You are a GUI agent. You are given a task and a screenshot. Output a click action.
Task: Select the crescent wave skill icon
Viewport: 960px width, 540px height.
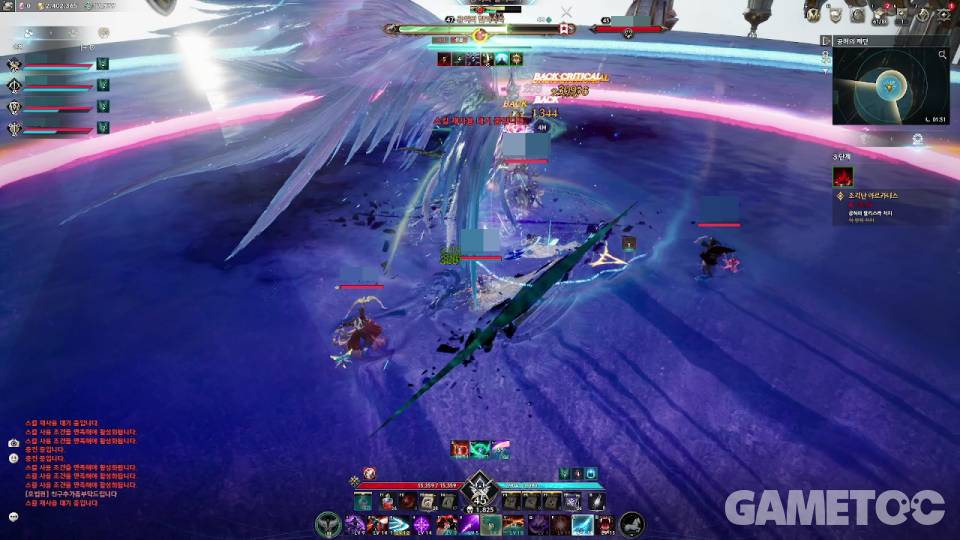[x=398, y=524]
